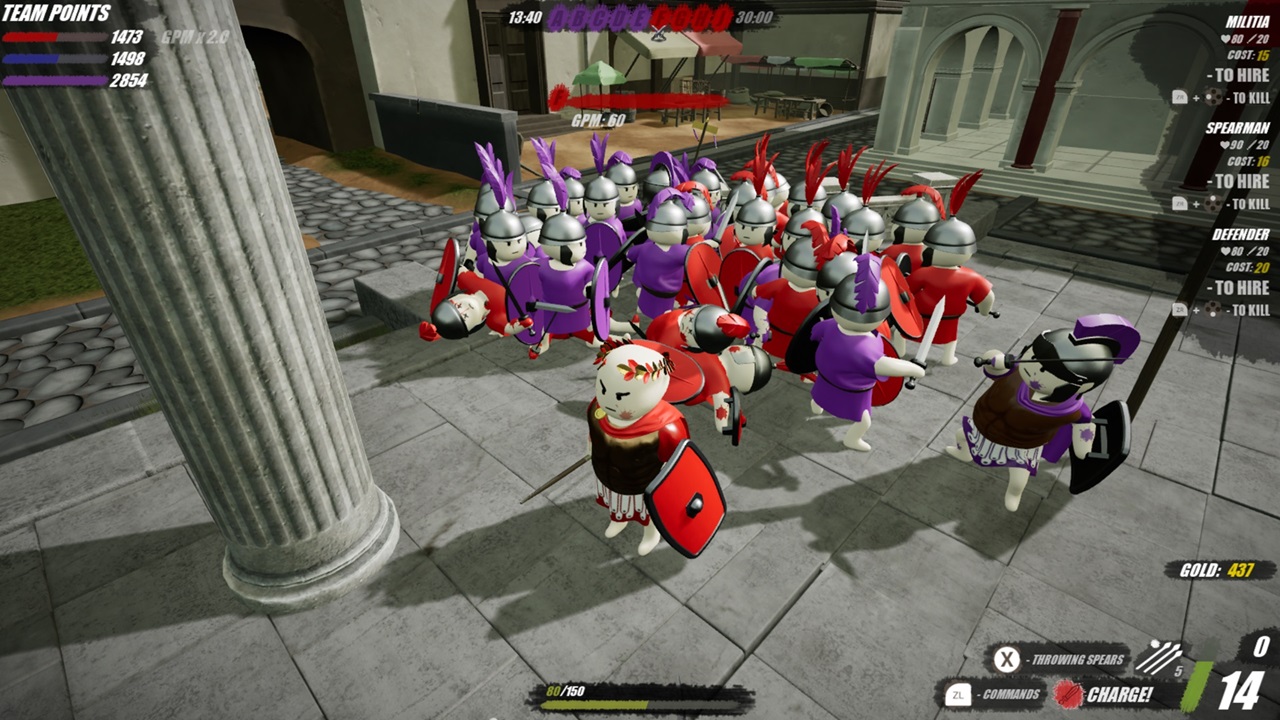Select the throwing spears weapon icon
The image size is (1280, 720).
click(x=1159, y=657)
